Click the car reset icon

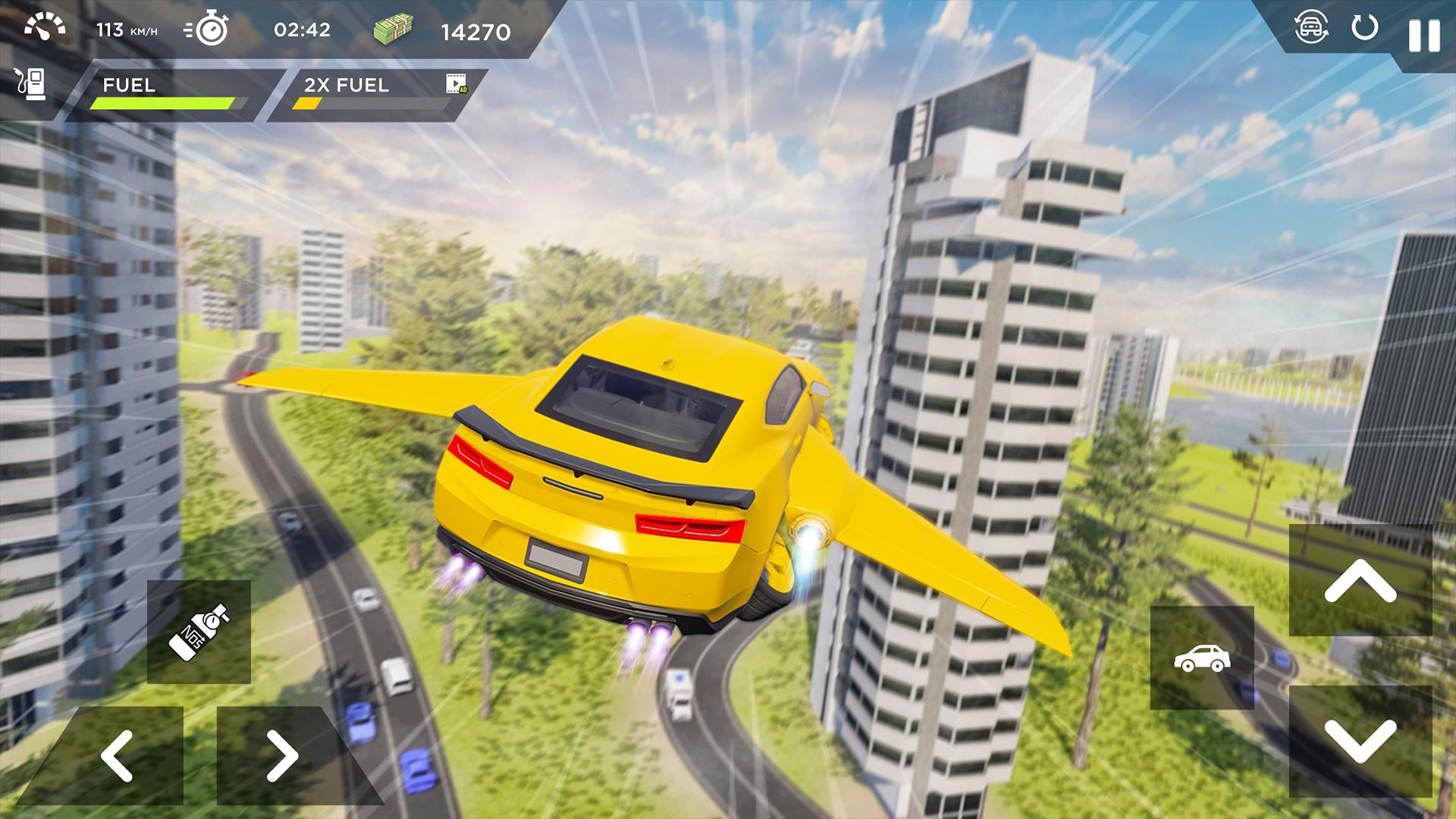pyautogui.click(x=1311, y=29)
